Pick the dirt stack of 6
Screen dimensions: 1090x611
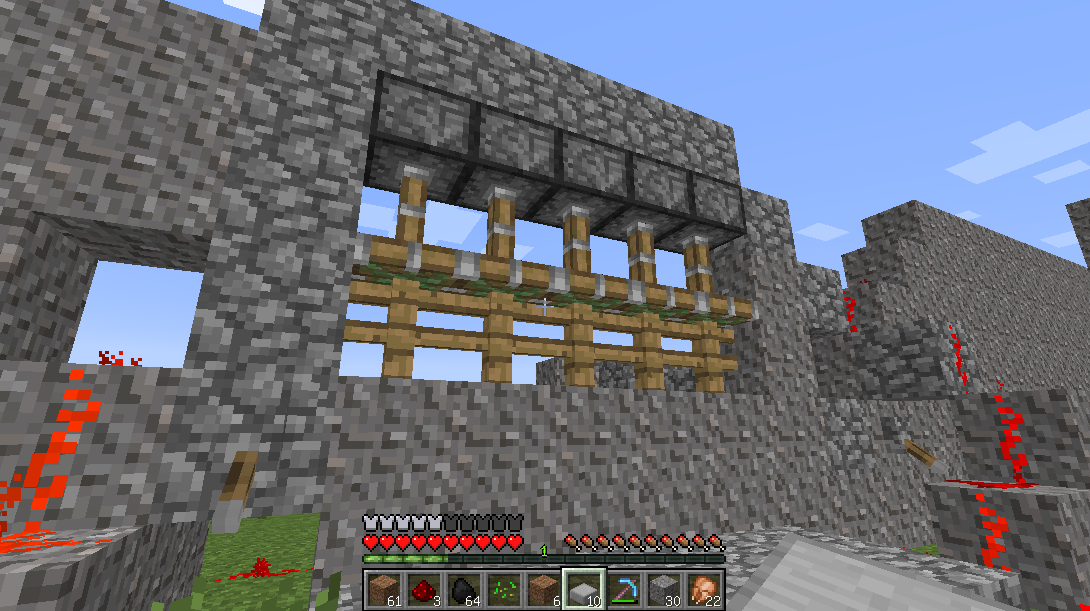(542, 588)
